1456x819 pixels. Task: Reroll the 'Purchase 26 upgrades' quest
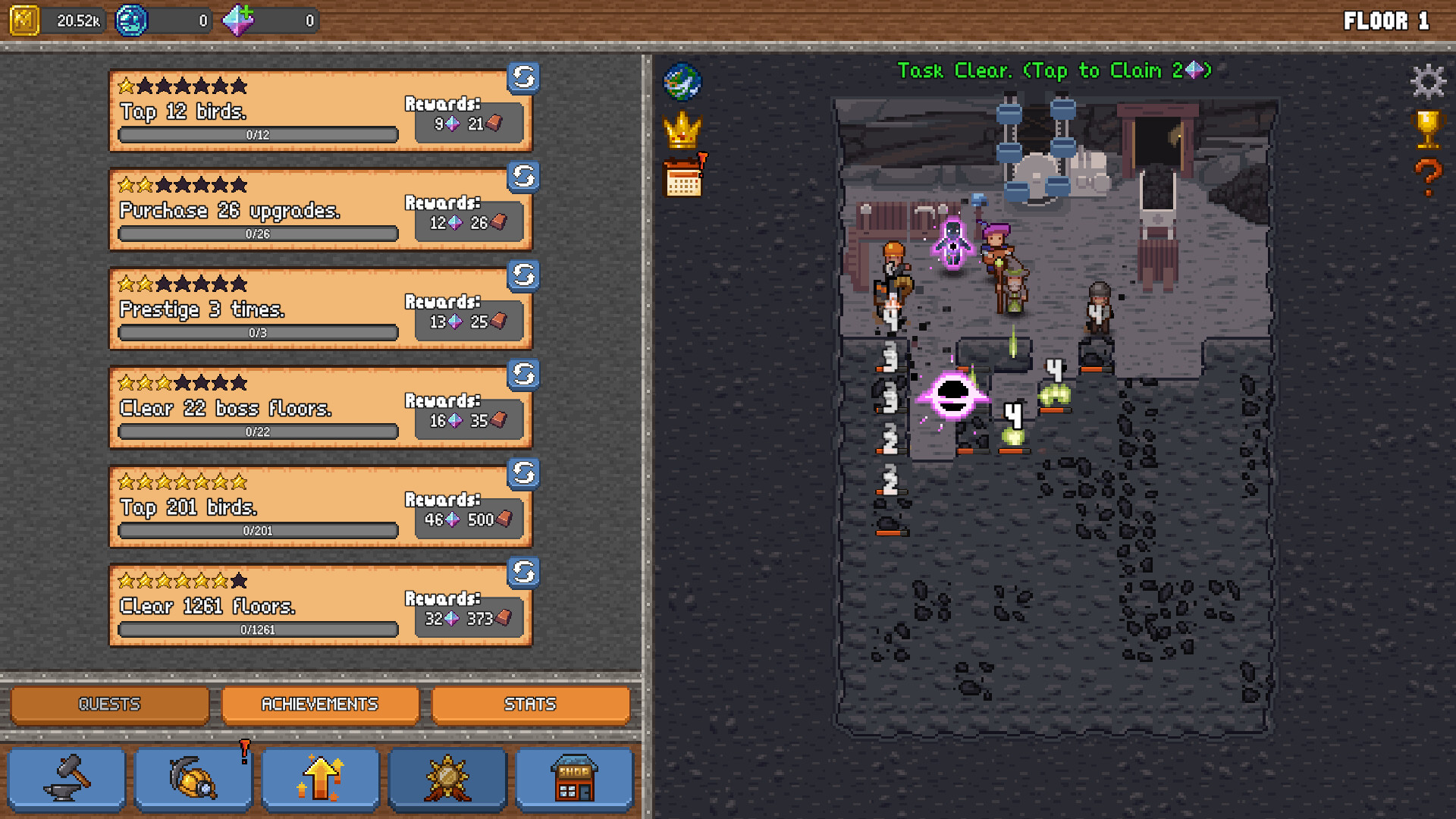pos(522,177)
